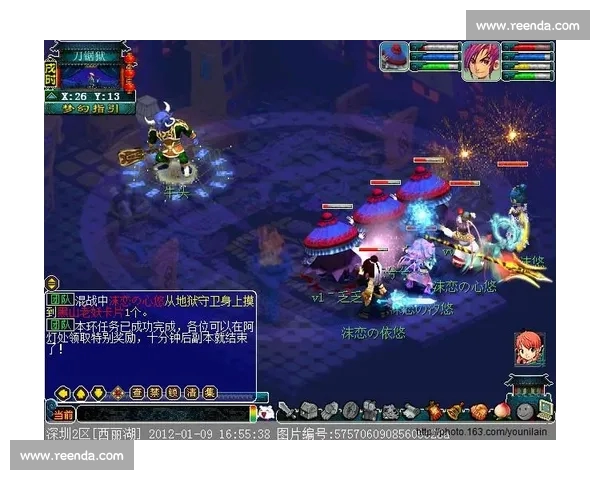Click the 查 chat button
Viewport: 600px width, 480px height.
pos(139,392)
